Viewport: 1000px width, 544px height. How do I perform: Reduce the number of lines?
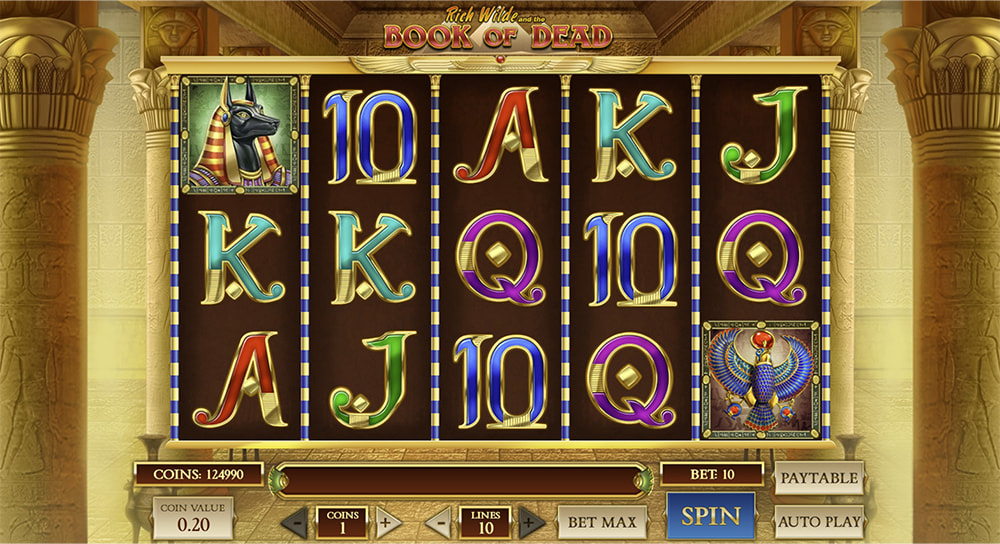(x=438, y=522)
